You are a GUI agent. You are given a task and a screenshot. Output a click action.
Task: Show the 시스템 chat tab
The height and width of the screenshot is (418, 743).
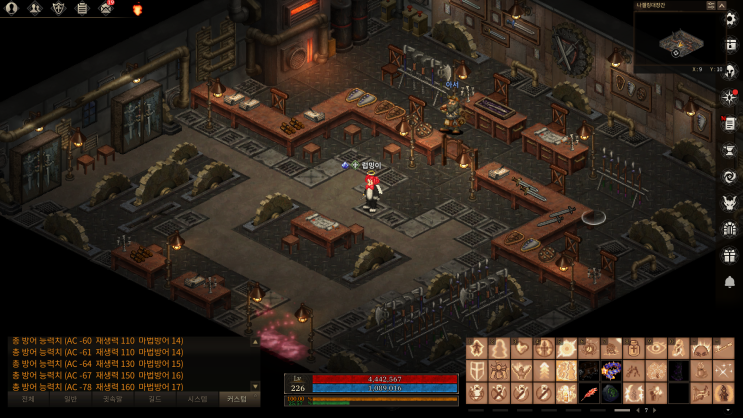197,398
